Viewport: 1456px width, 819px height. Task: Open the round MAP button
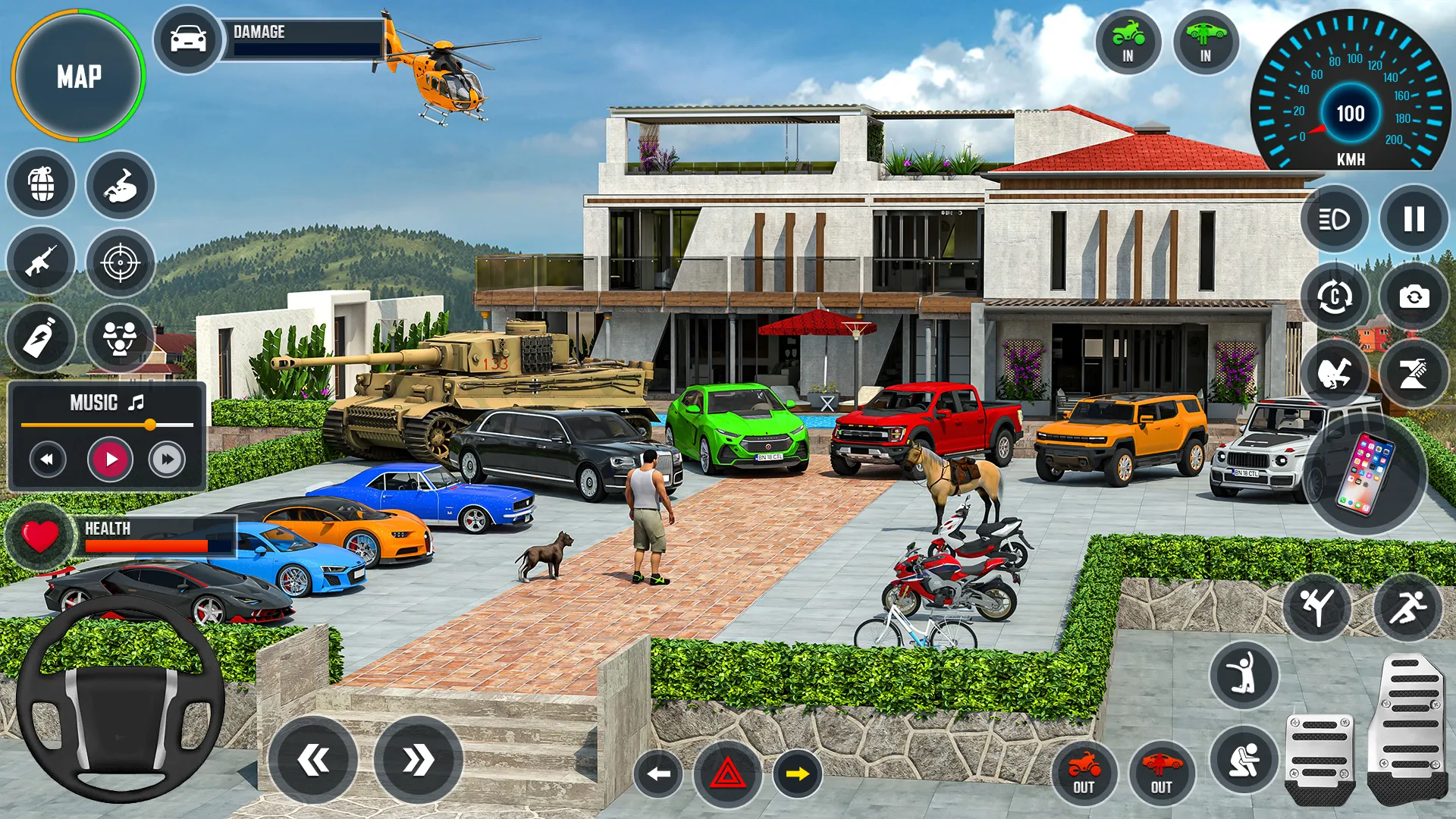(x=78, y=76)
